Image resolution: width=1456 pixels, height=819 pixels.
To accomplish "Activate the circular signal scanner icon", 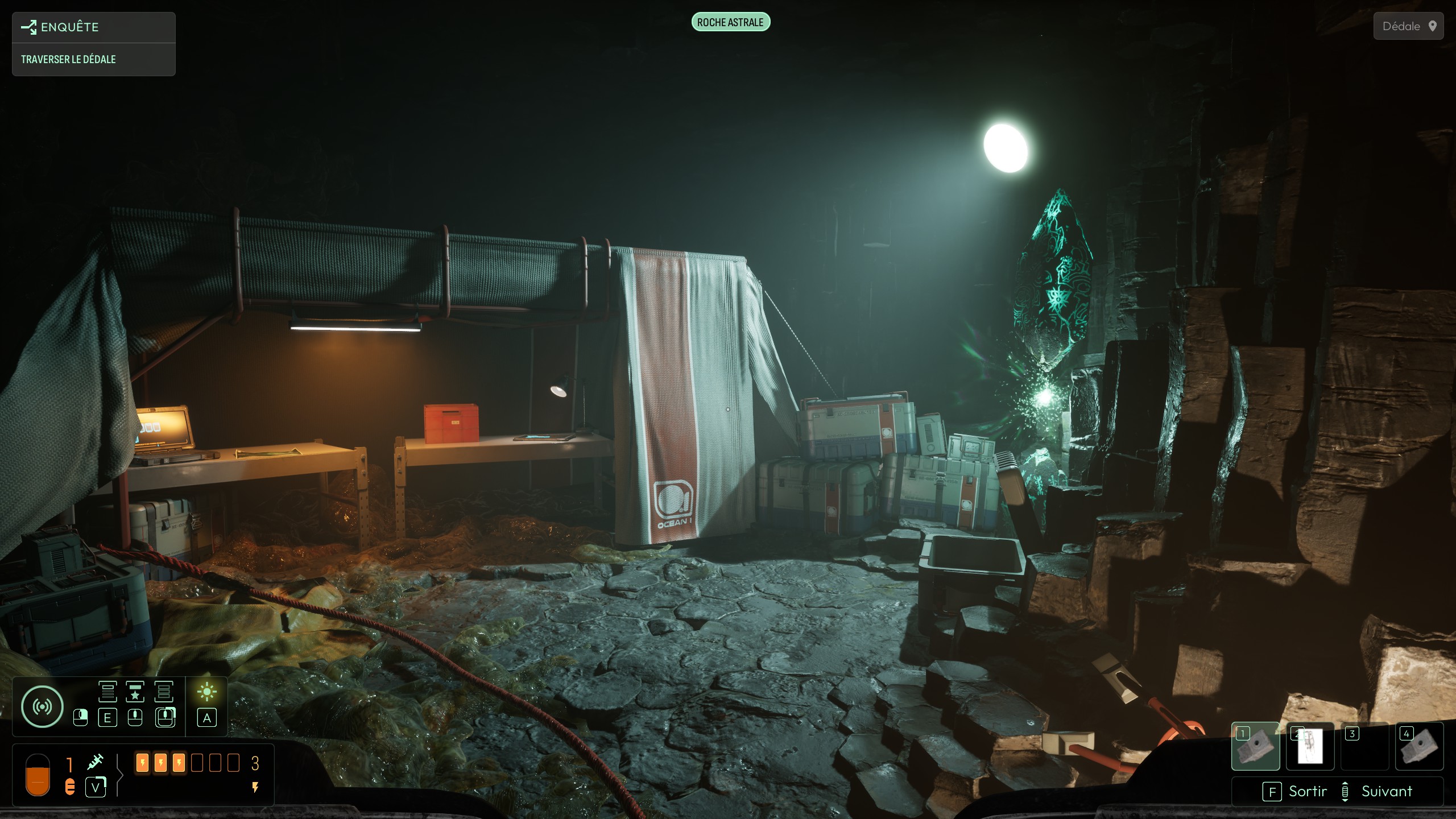I will 42,706.
